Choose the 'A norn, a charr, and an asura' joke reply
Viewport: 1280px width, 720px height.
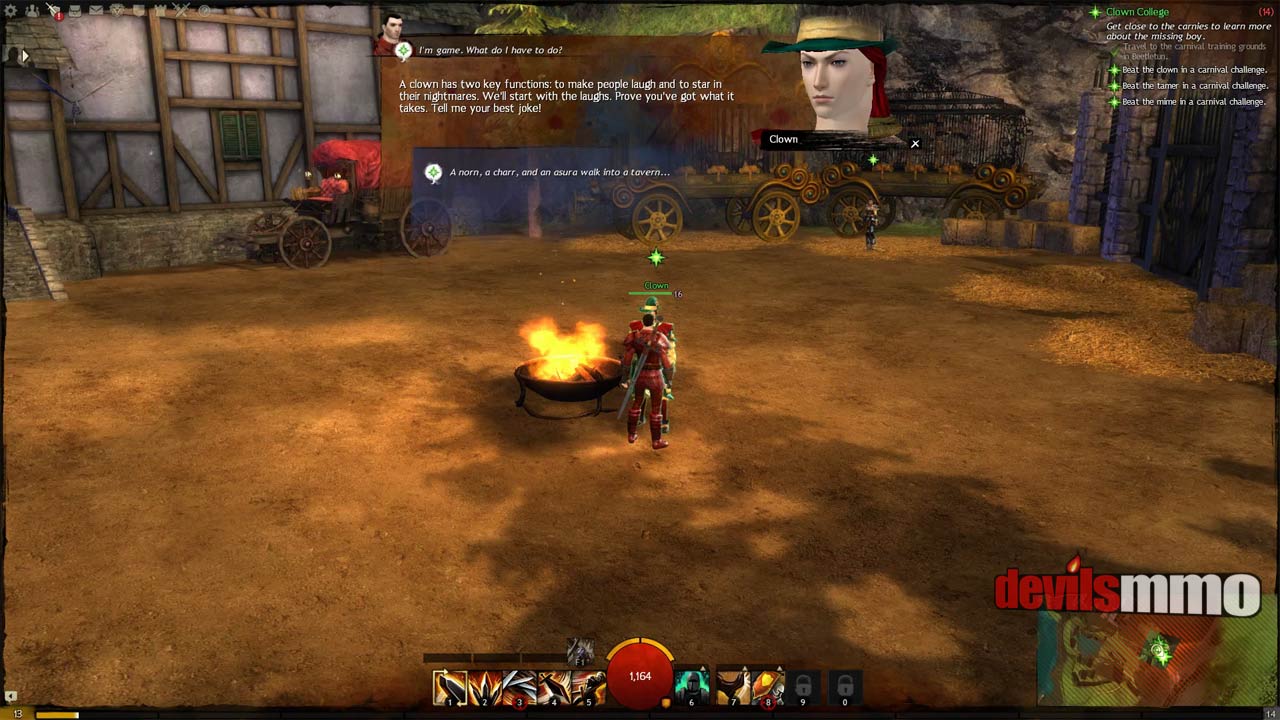pos(558,172)
